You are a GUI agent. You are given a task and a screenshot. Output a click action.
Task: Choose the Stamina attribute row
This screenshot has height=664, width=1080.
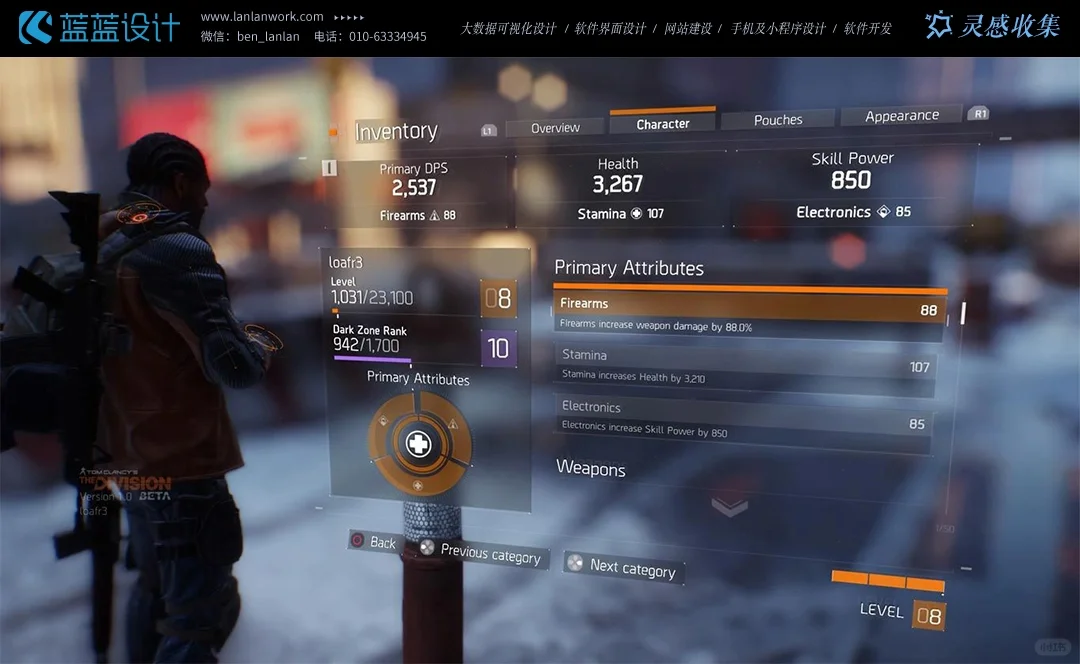[745, 364]
